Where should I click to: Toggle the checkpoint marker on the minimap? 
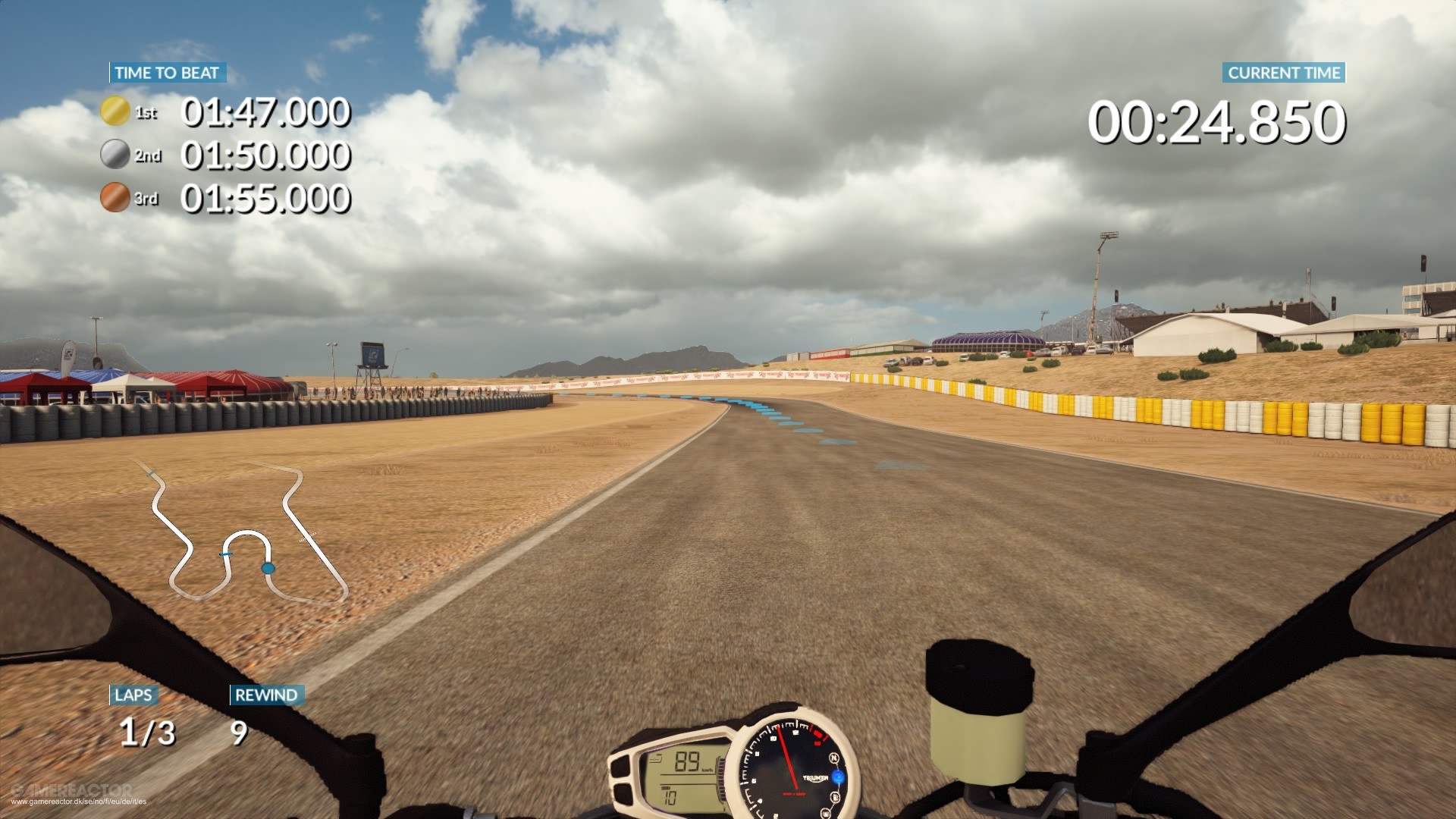(225, 556)
